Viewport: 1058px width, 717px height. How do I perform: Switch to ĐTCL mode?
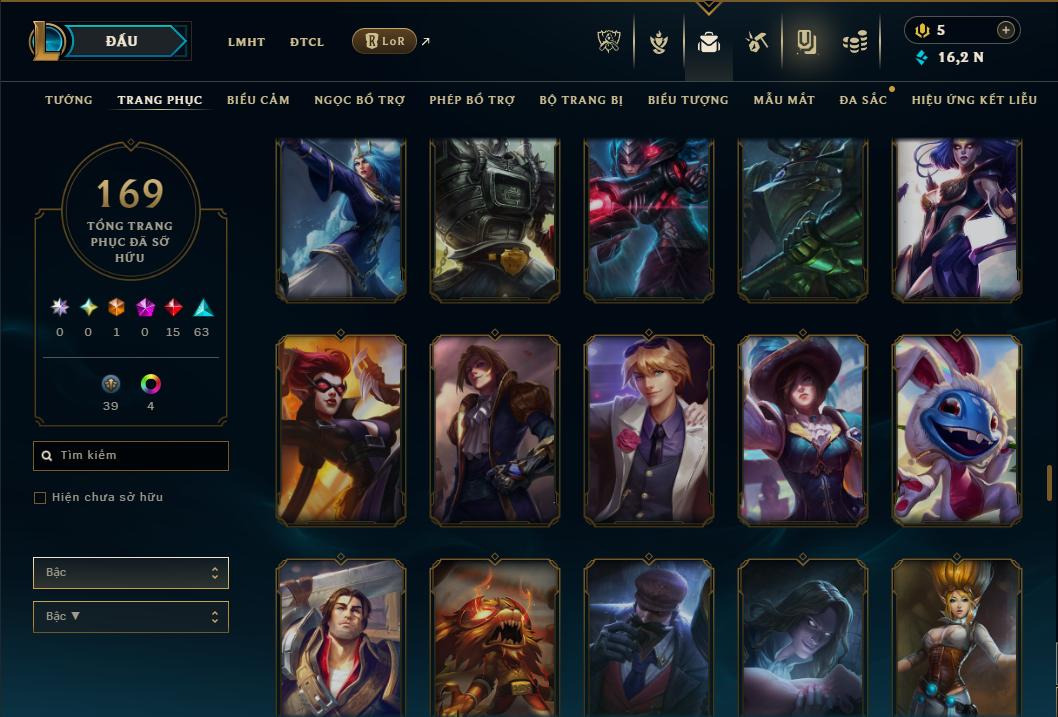point(307,42)
